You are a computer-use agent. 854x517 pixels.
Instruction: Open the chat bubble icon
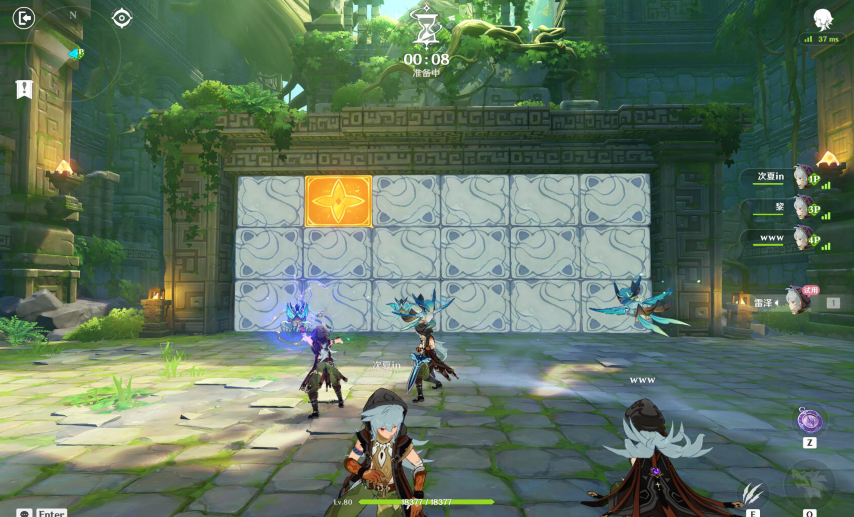click(x=24, y=512)
